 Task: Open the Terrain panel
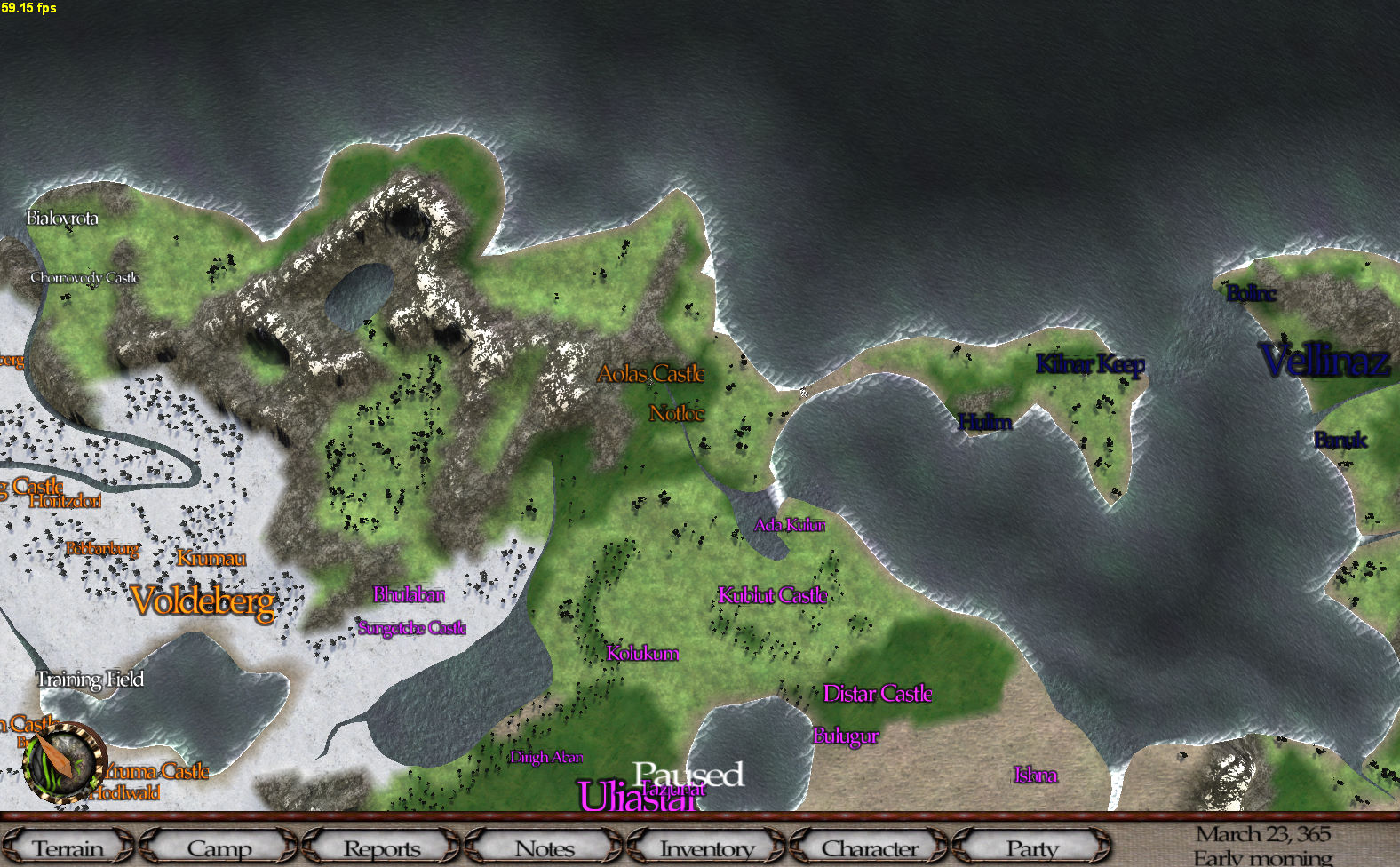pyautogui.click(x=68, y=848)
